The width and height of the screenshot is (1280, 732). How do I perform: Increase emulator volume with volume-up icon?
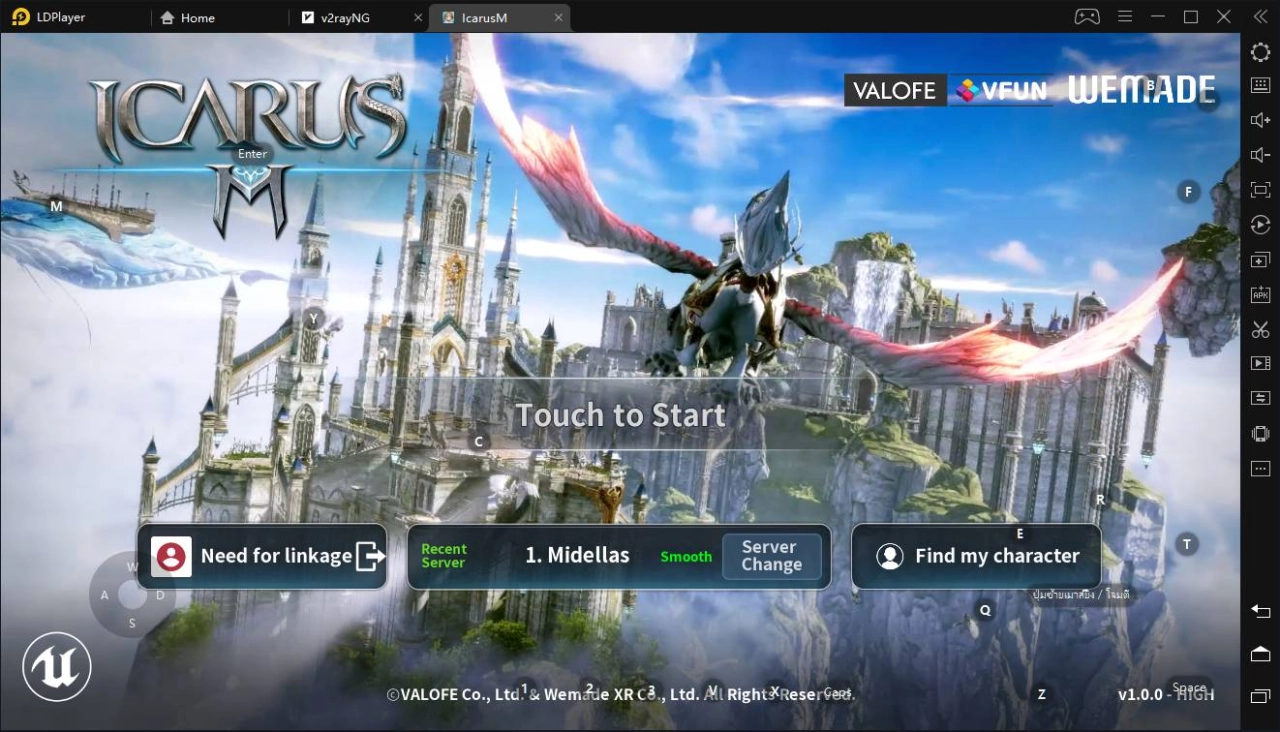click(x=1259, y=120)
